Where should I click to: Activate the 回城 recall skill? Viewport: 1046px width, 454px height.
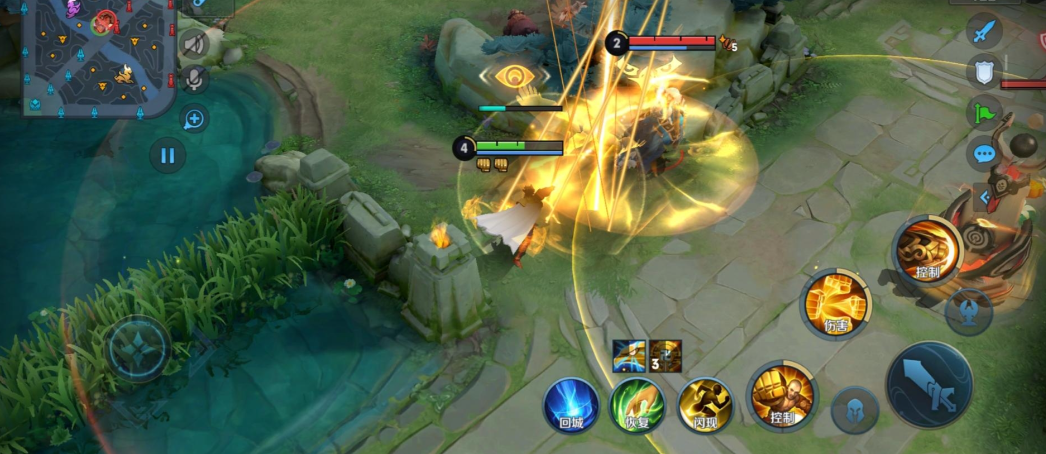[571, 405]
